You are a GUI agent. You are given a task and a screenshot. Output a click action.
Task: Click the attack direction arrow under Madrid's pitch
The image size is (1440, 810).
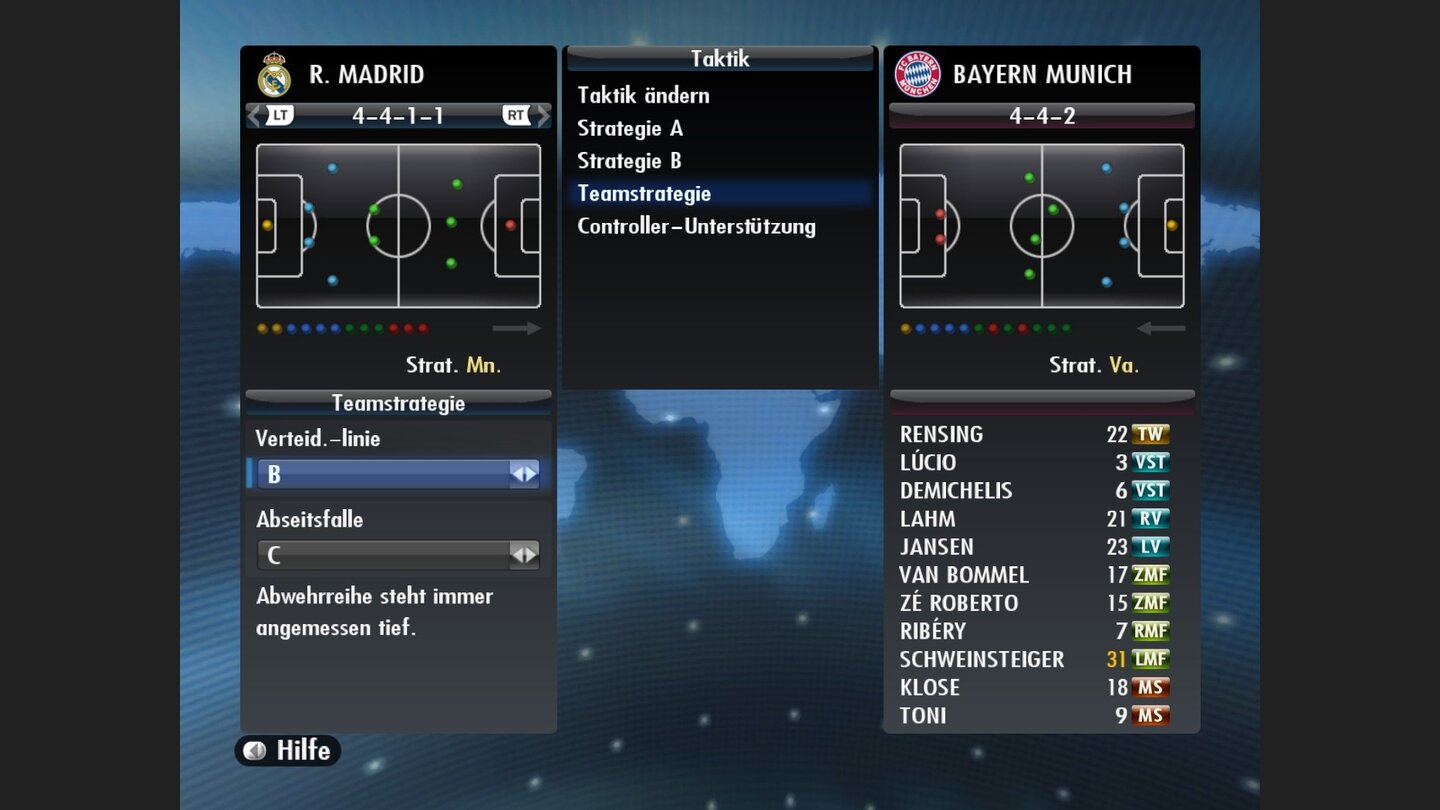pos(518,328)
